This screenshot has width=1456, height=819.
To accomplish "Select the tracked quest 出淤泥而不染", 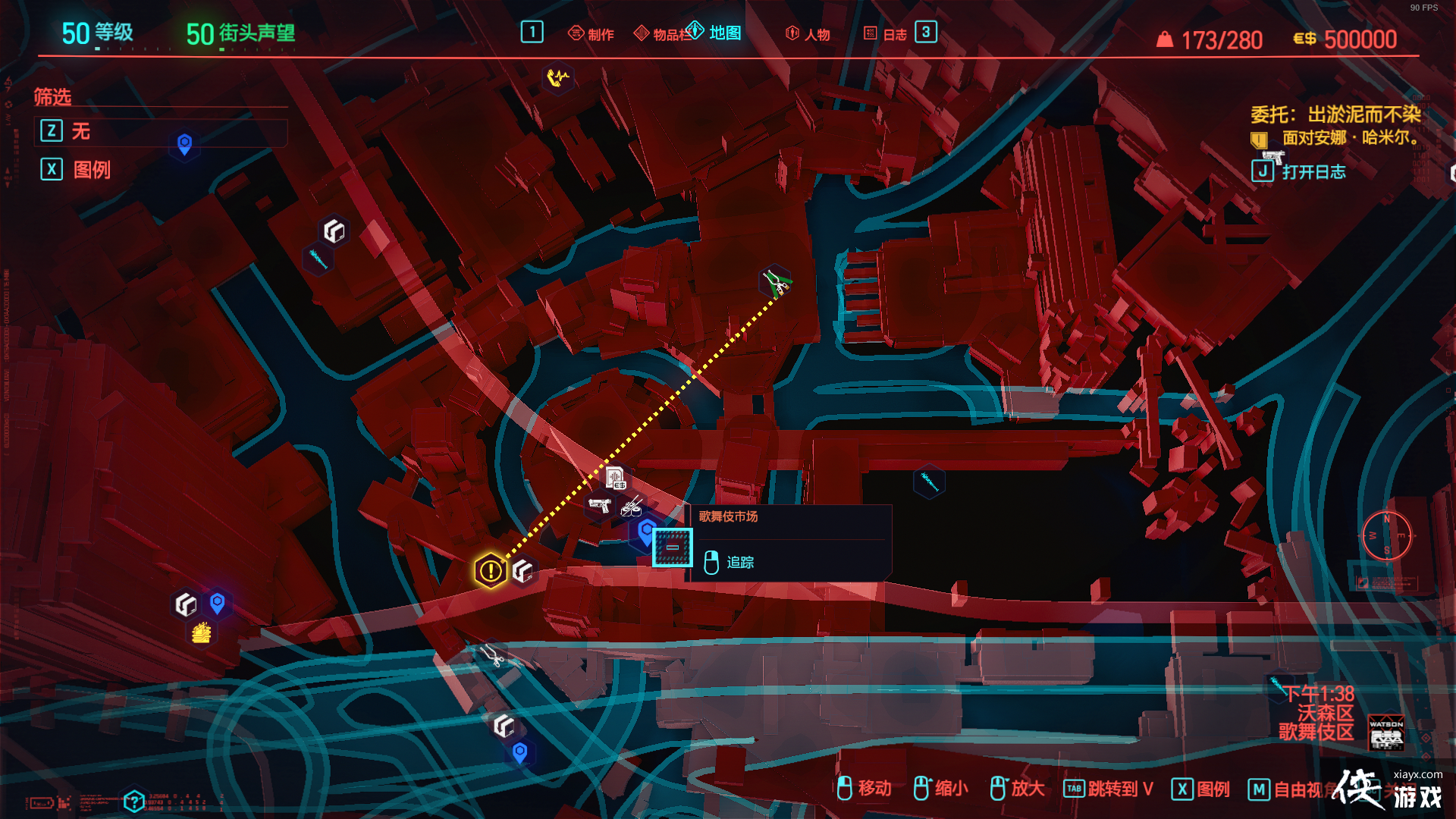I will coord(1335,115).
